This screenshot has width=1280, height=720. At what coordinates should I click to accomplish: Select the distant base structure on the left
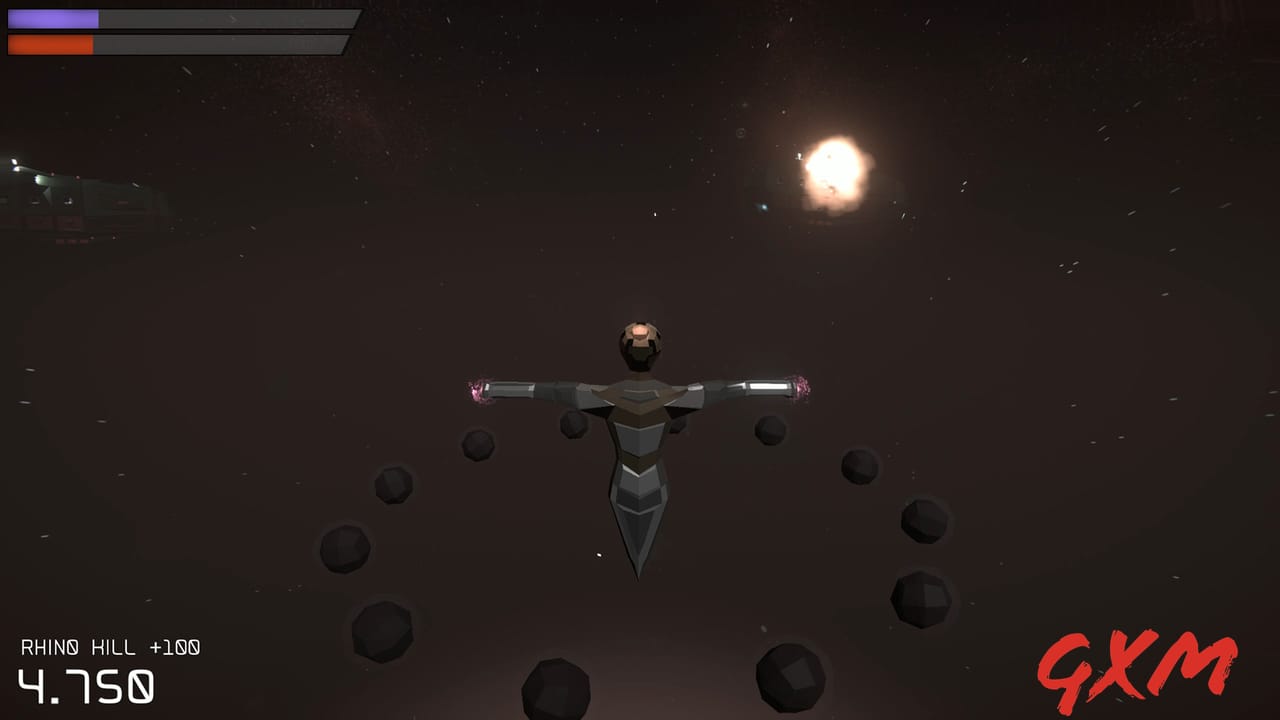tap(60, 195)
